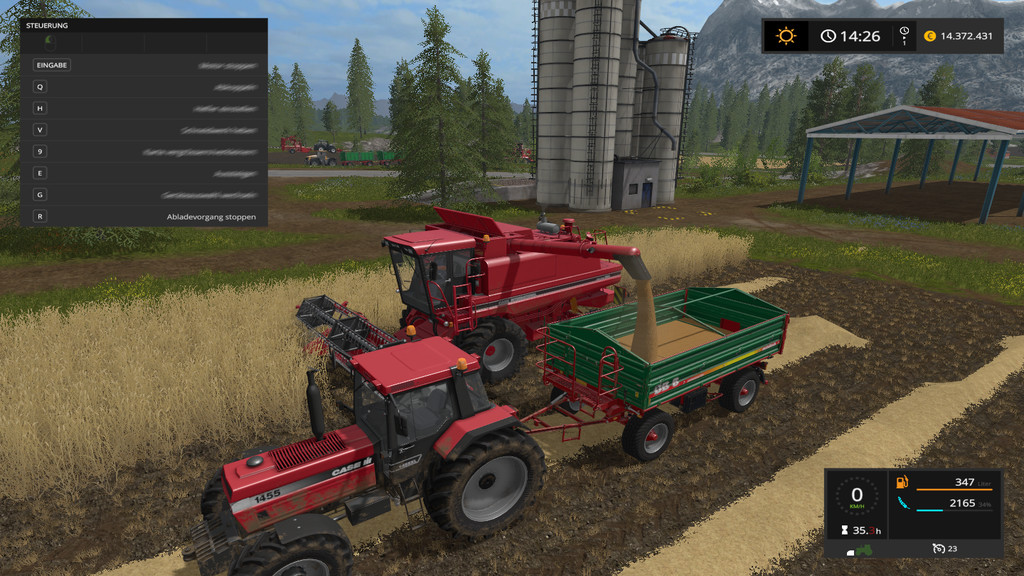This screenshot has height=576, width=1024.
Task: Select the time scale speed indicator
Action: 904,36
